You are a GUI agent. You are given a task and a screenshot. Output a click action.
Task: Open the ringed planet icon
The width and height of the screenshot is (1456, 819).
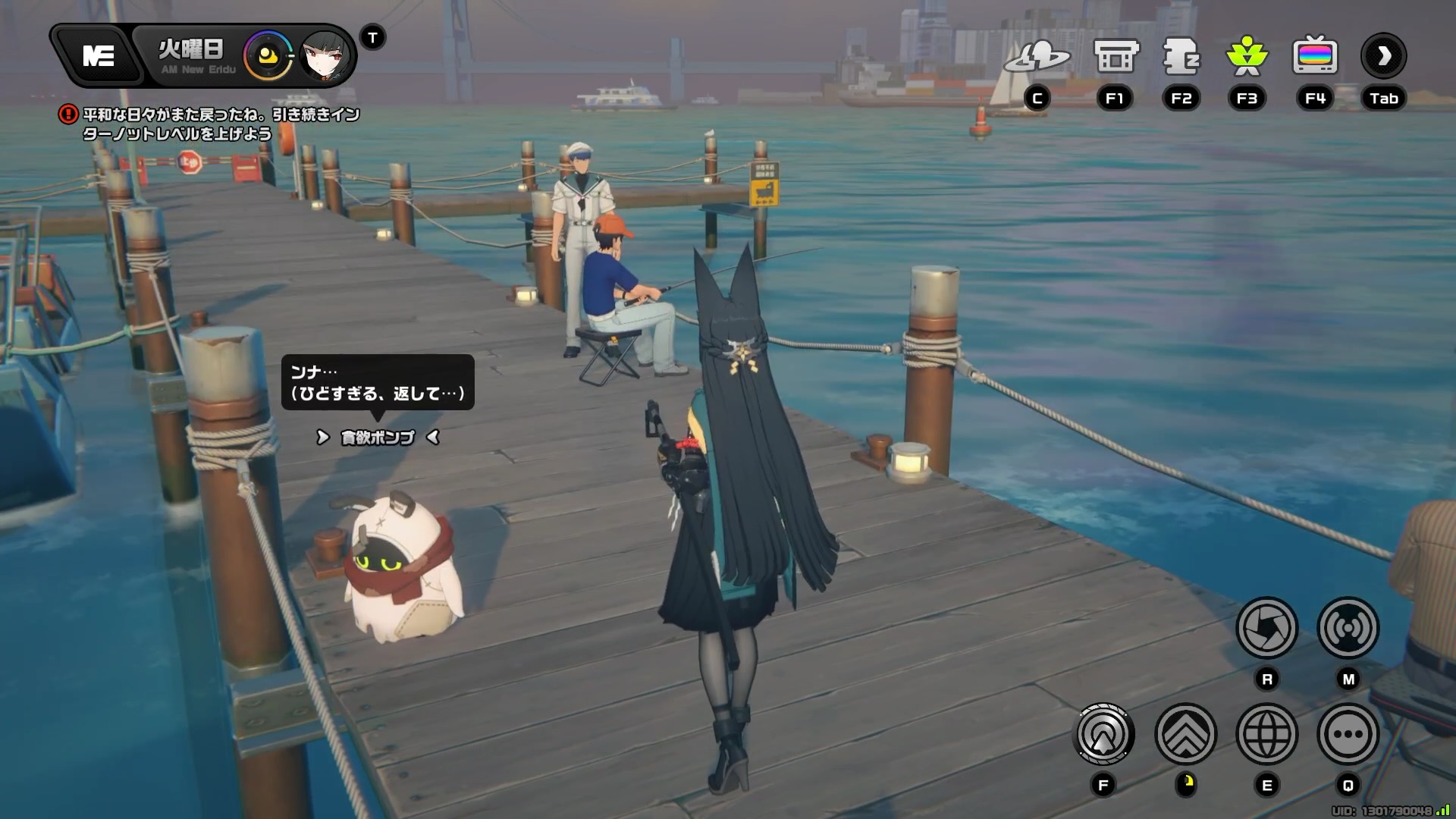1037,57
